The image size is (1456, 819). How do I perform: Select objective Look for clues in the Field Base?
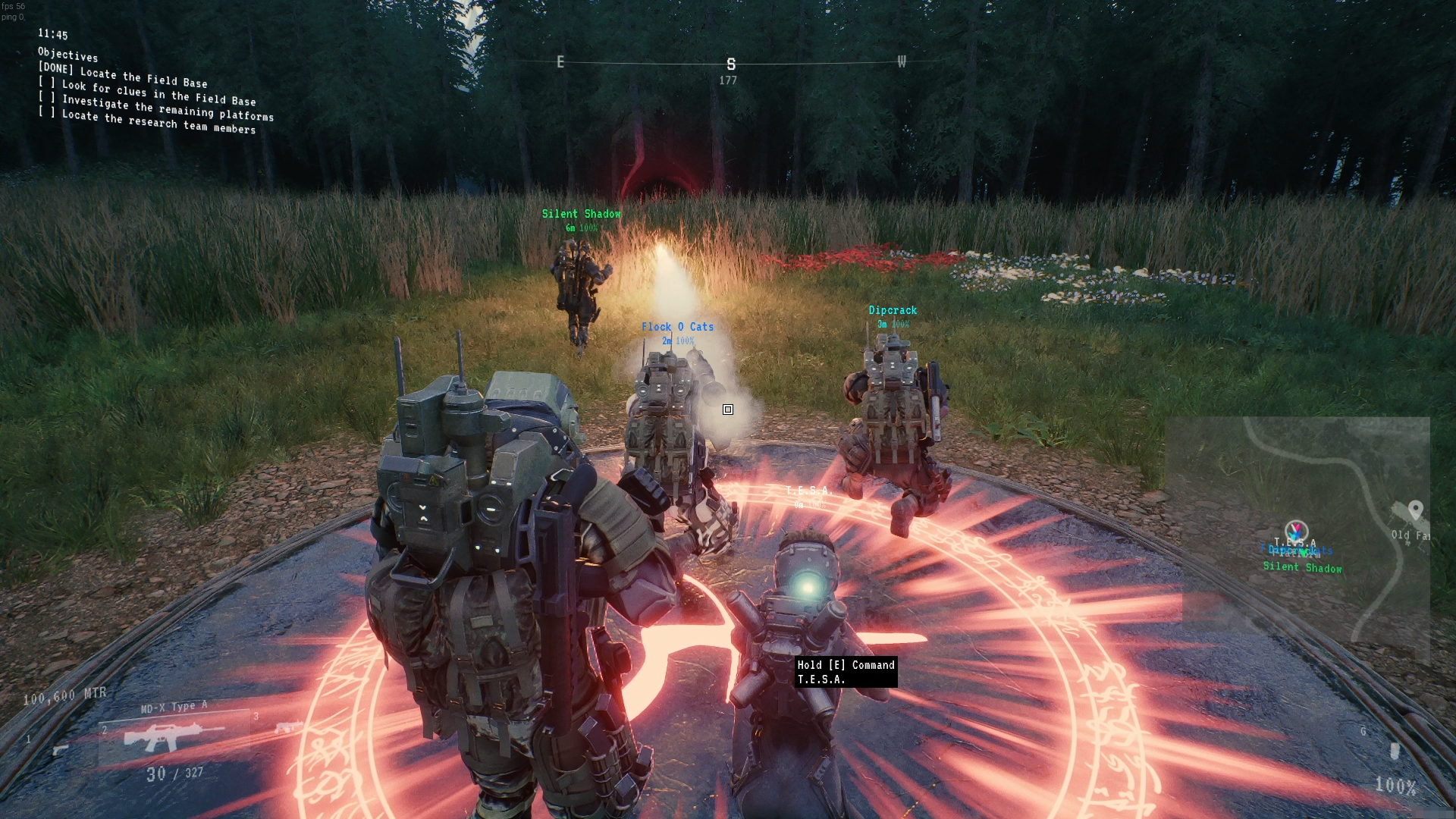tap(158, 93)
